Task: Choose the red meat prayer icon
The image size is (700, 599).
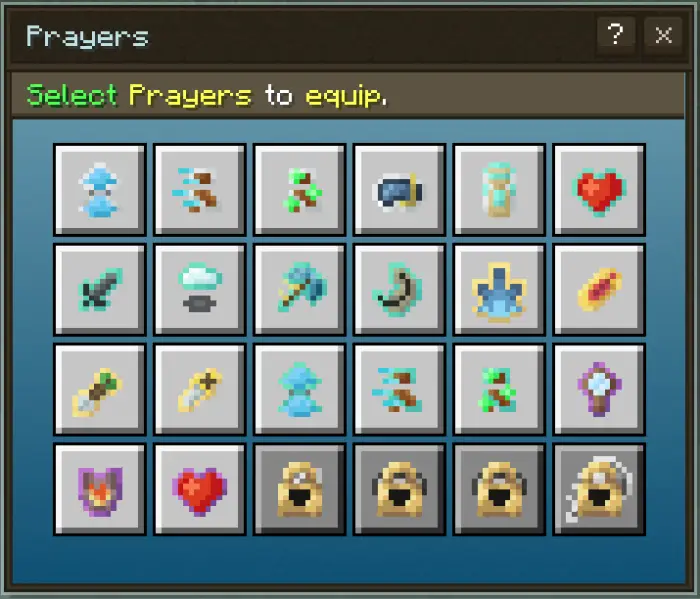Action: (599, 290)
